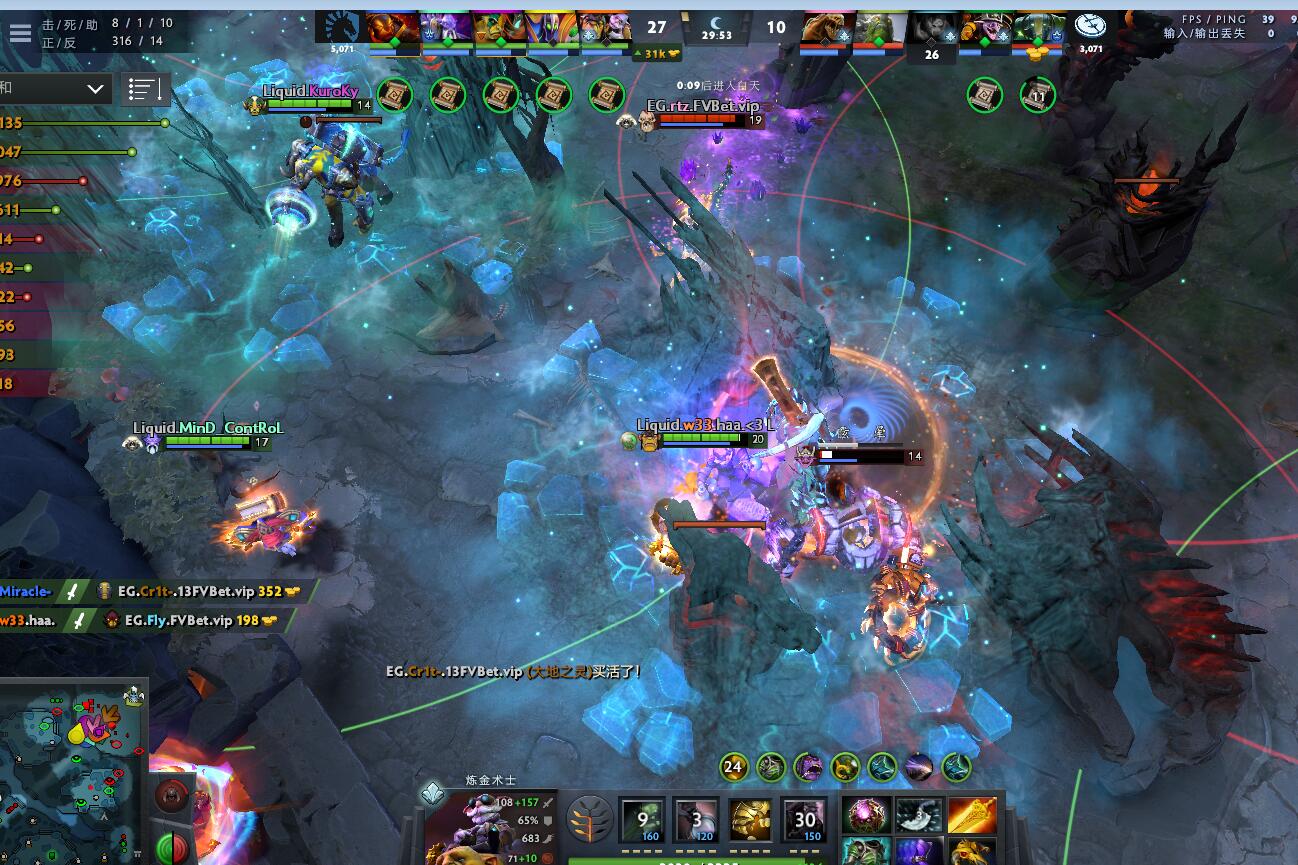
Task: Activate the Glyph of Fortification
Action: 172,798
